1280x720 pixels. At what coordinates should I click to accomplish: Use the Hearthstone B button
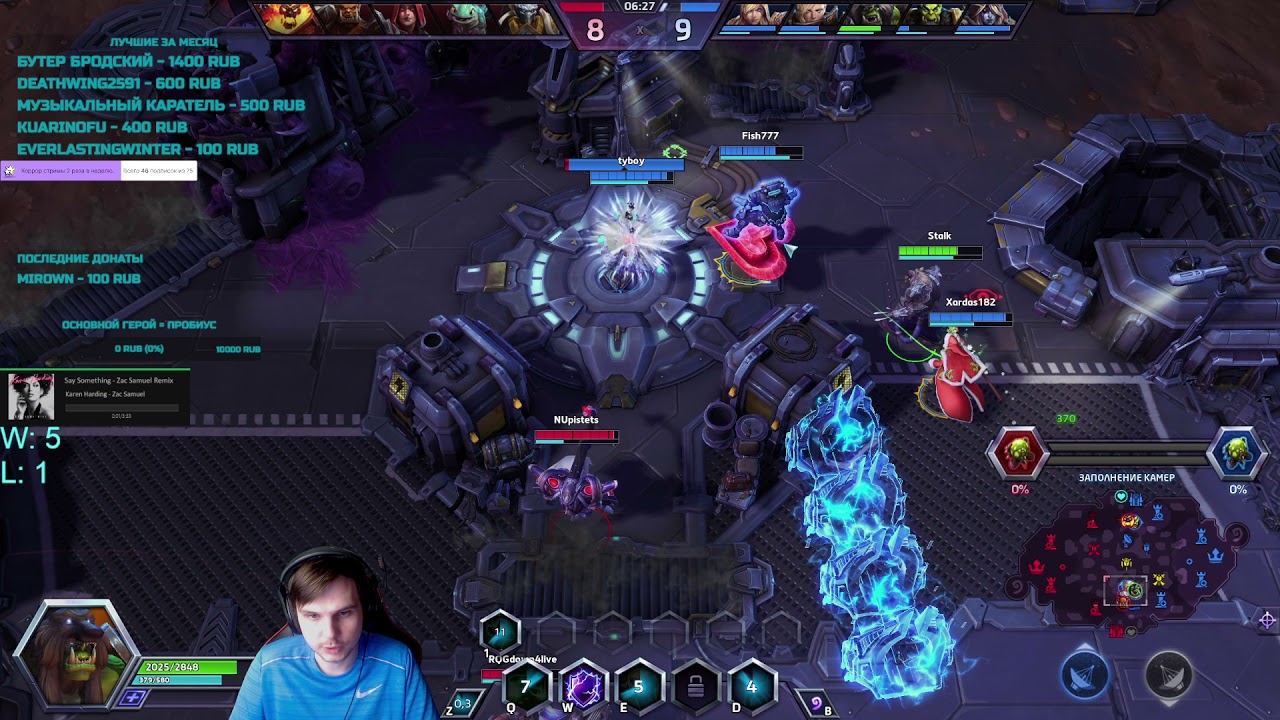[x=818, y=704]
